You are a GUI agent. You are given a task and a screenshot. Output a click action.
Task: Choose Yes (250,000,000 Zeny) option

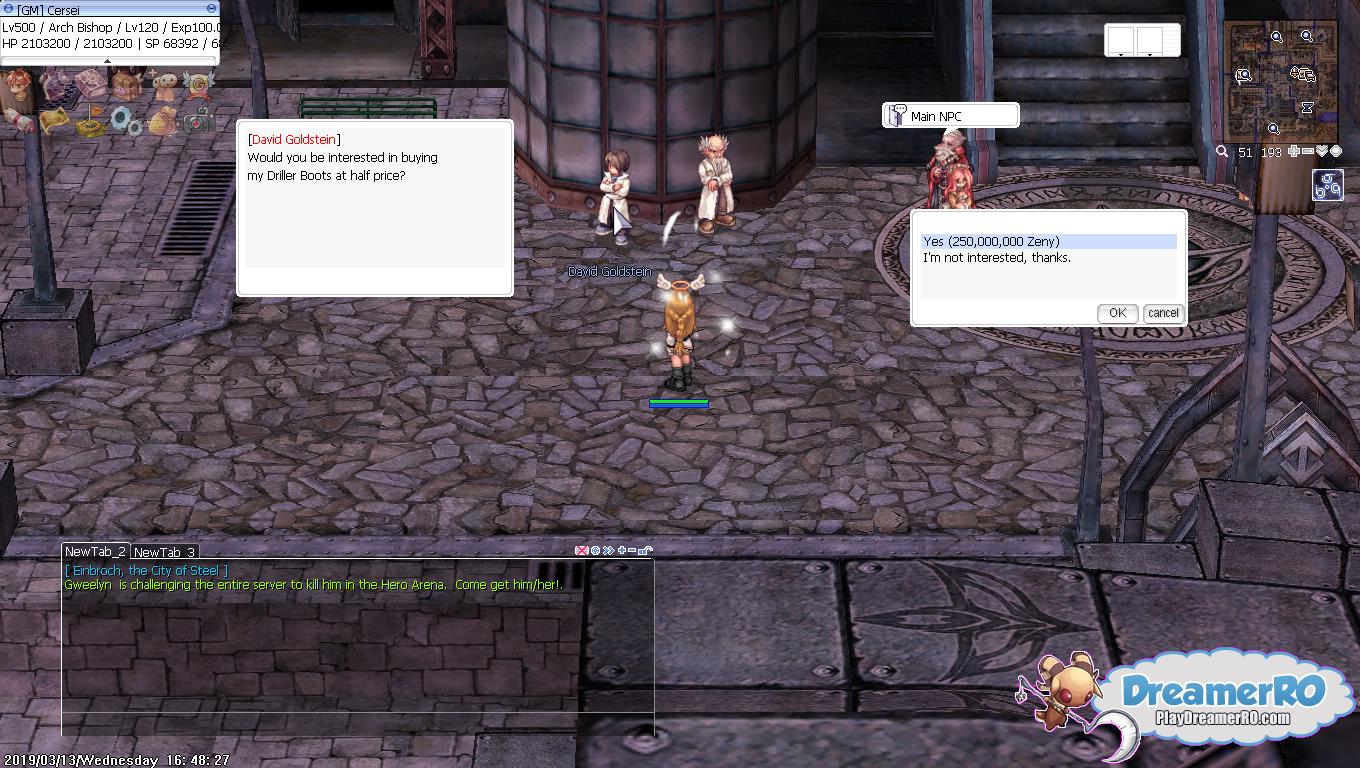tap(991, 241)
